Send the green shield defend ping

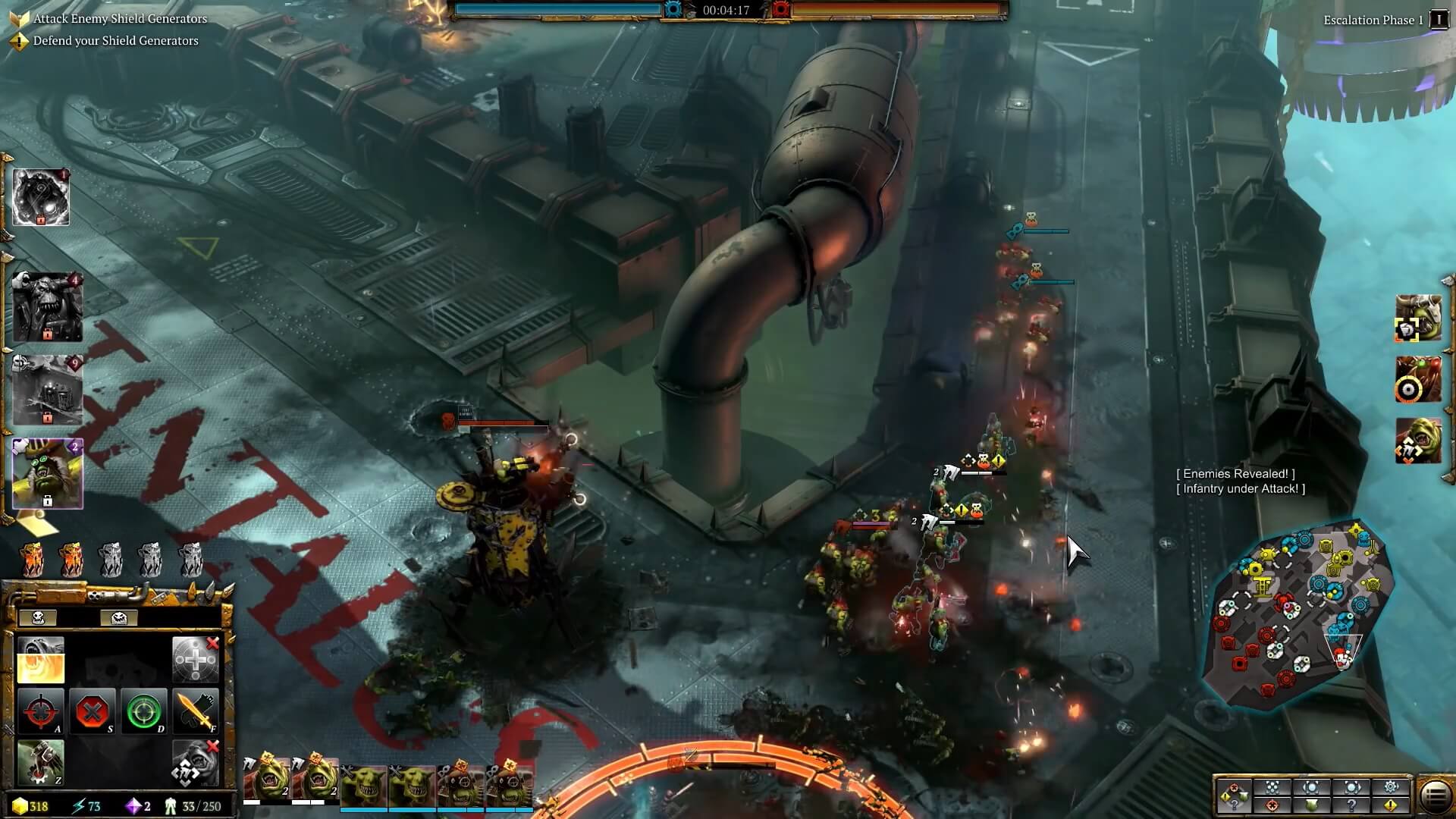[1312, 805]
